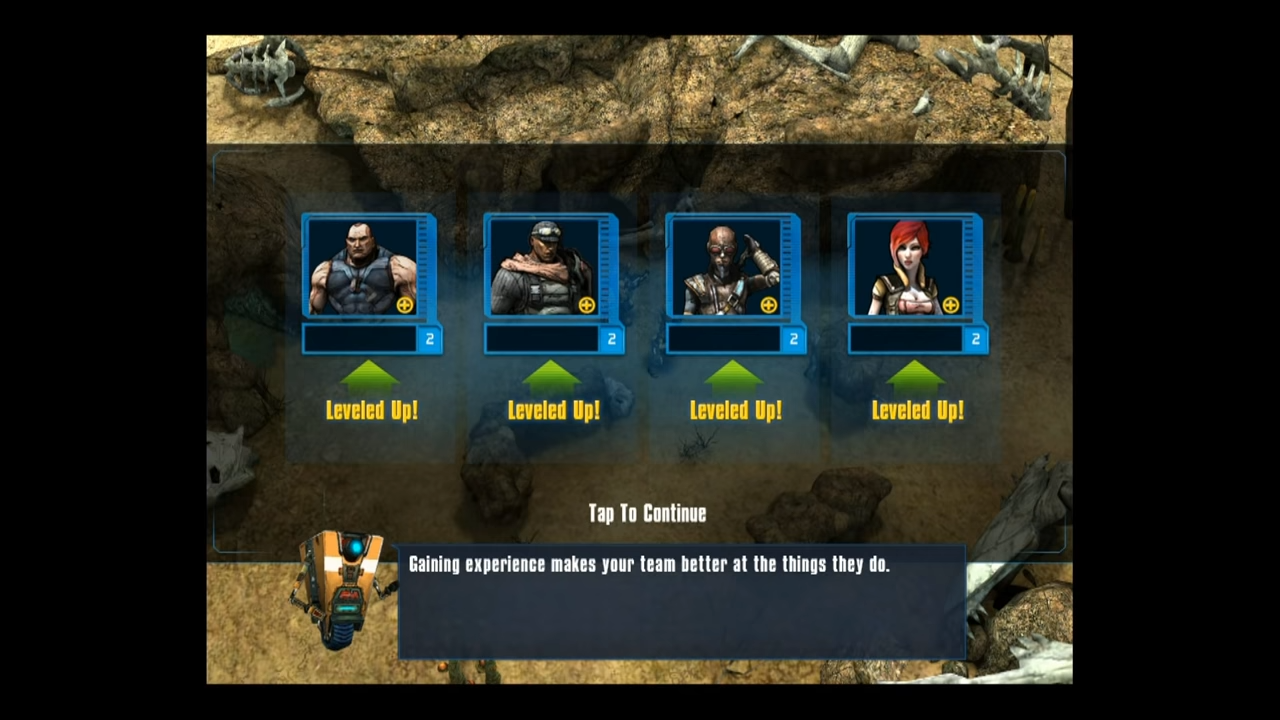This screenshot has width=1280, height=720.
Task: Click Claptrap's experience tip dialog text
Action: [x=649, y=564]
